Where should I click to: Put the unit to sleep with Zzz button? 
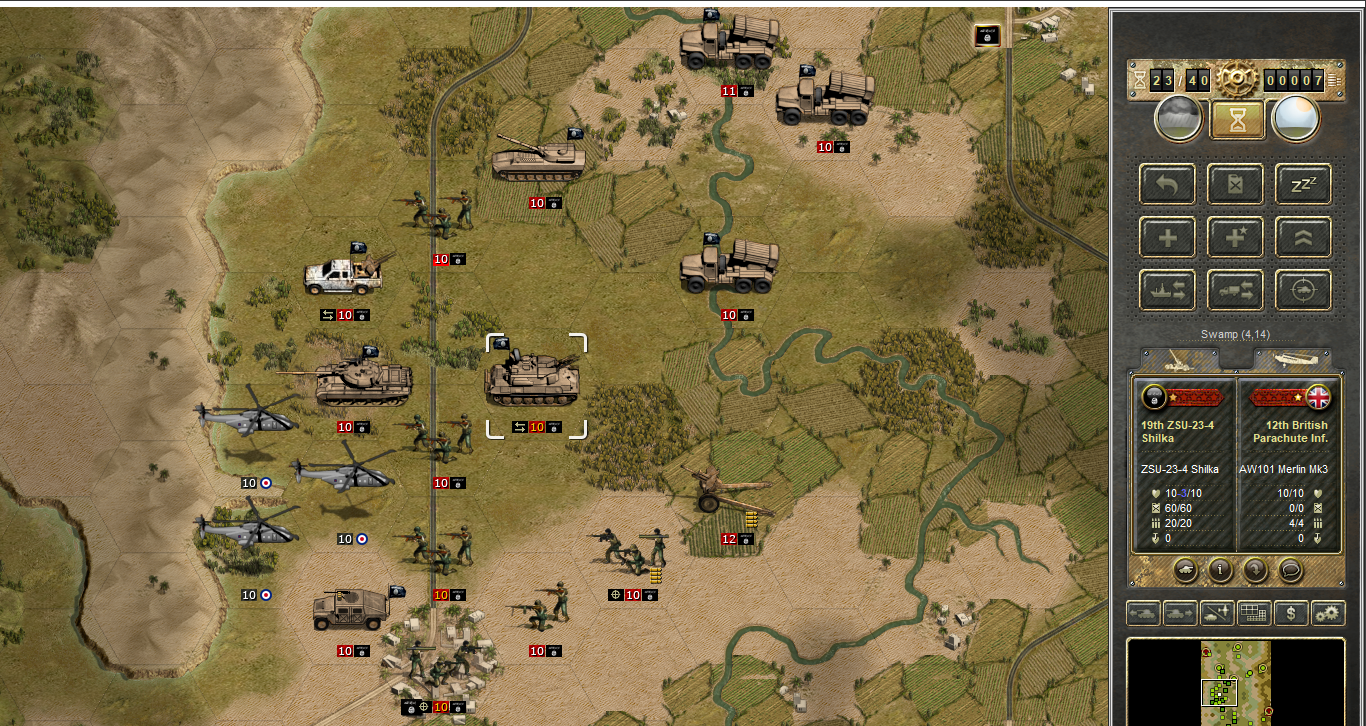[x=1302, y=184]
